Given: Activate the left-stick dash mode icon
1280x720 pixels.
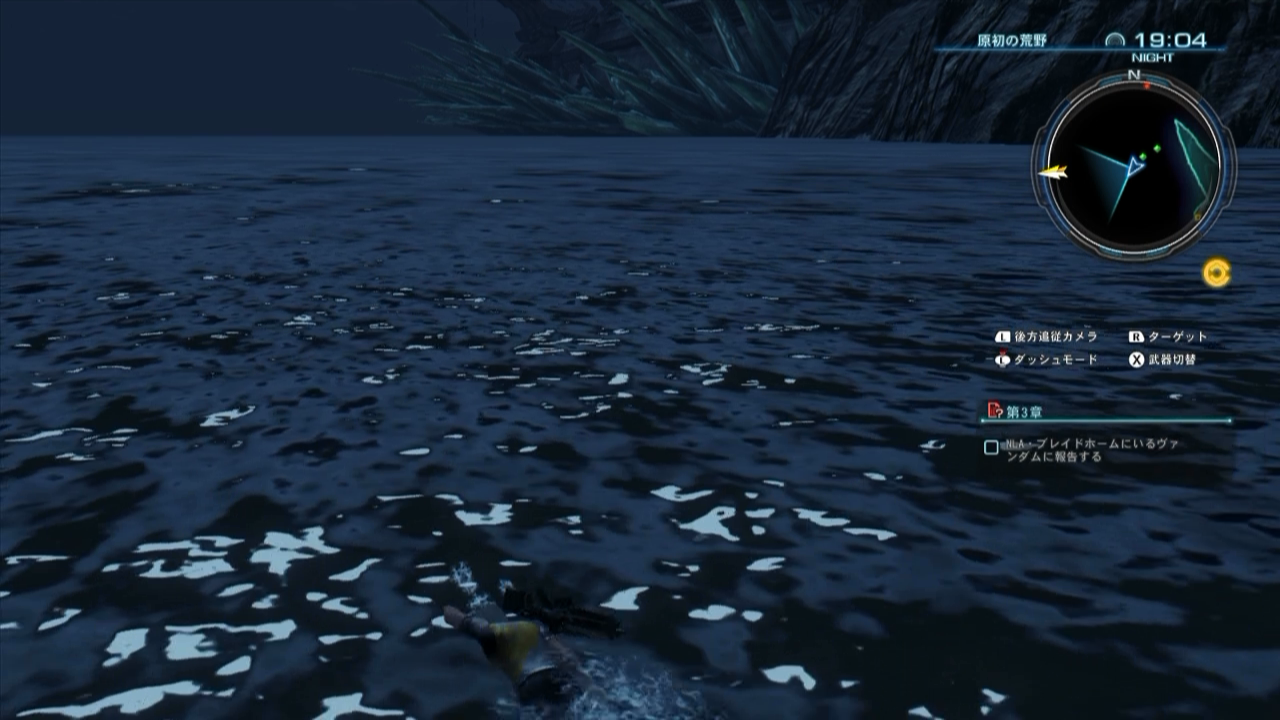Looking at the screenshot, I should (1002, 359).
